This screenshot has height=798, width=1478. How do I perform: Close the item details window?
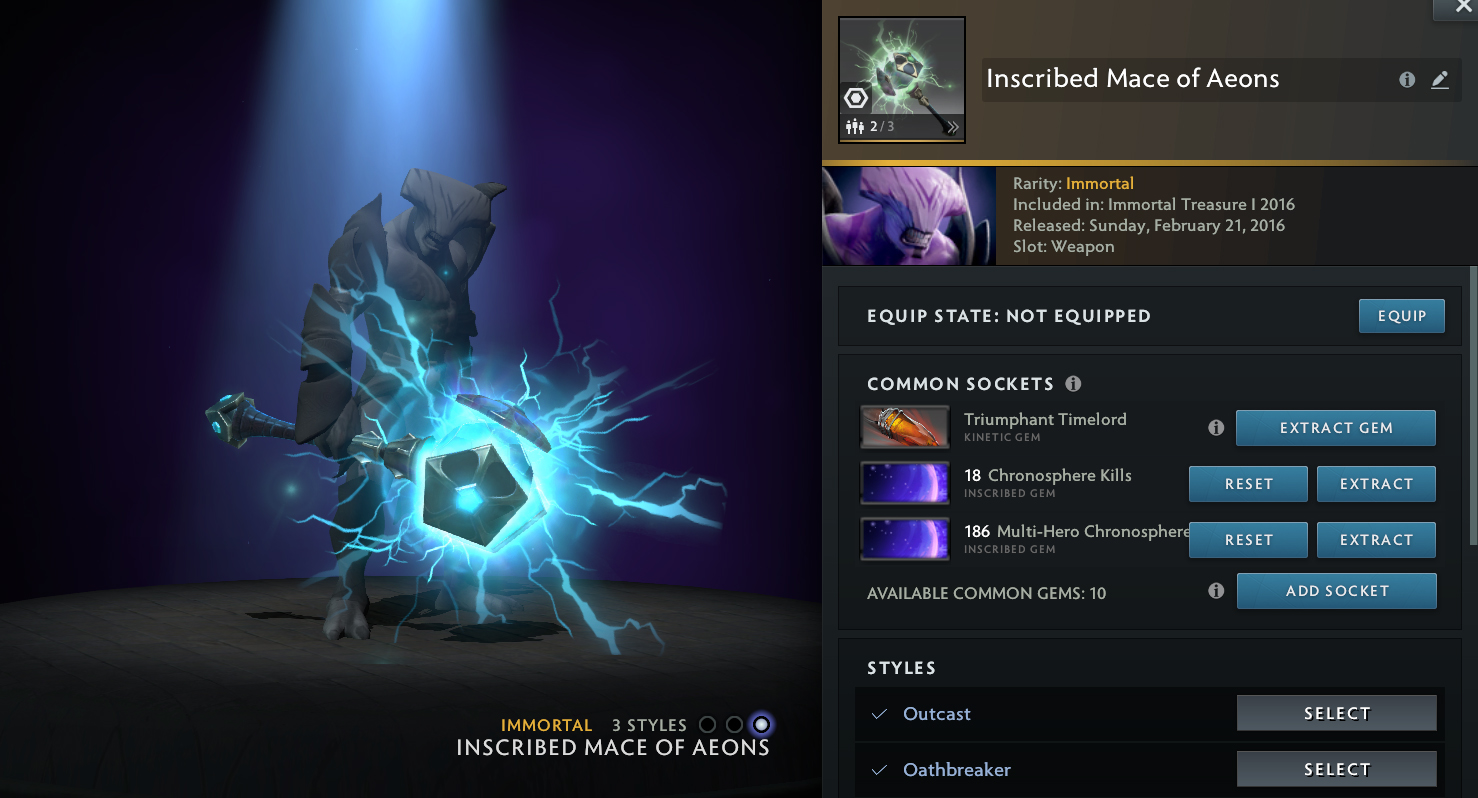[1462, 8]
